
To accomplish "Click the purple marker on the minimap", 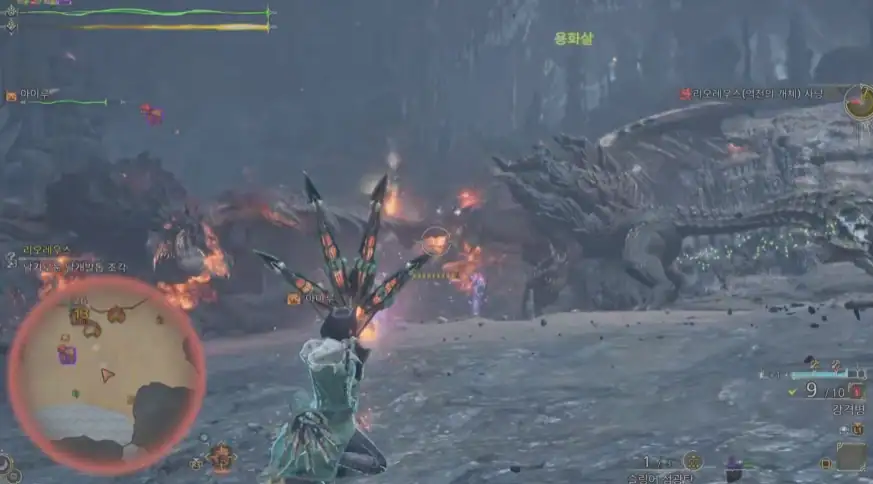I will click(68, 353).
